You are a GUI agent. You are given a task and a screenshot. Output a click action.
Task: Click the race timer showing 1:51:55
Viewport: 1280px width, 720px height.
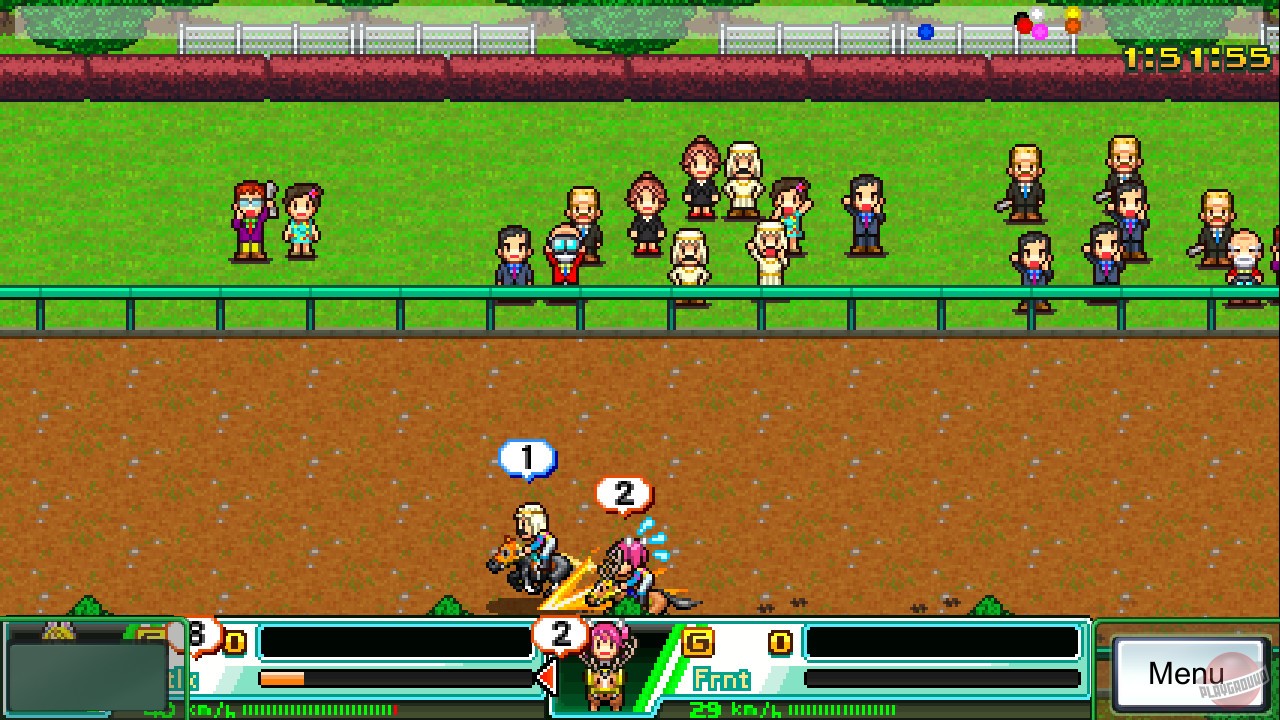point(1195,57)
